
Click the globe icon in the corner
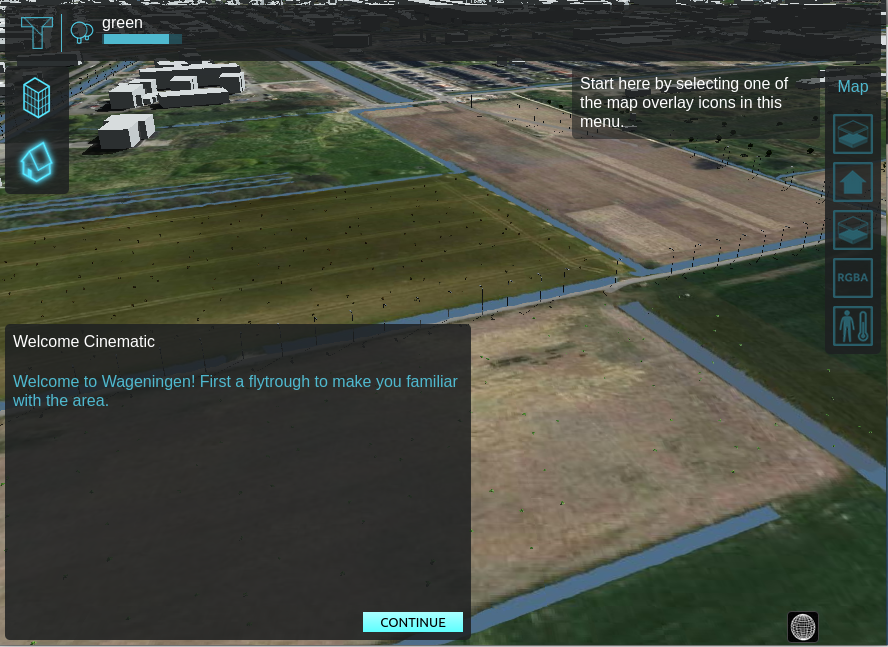point(803,627)
